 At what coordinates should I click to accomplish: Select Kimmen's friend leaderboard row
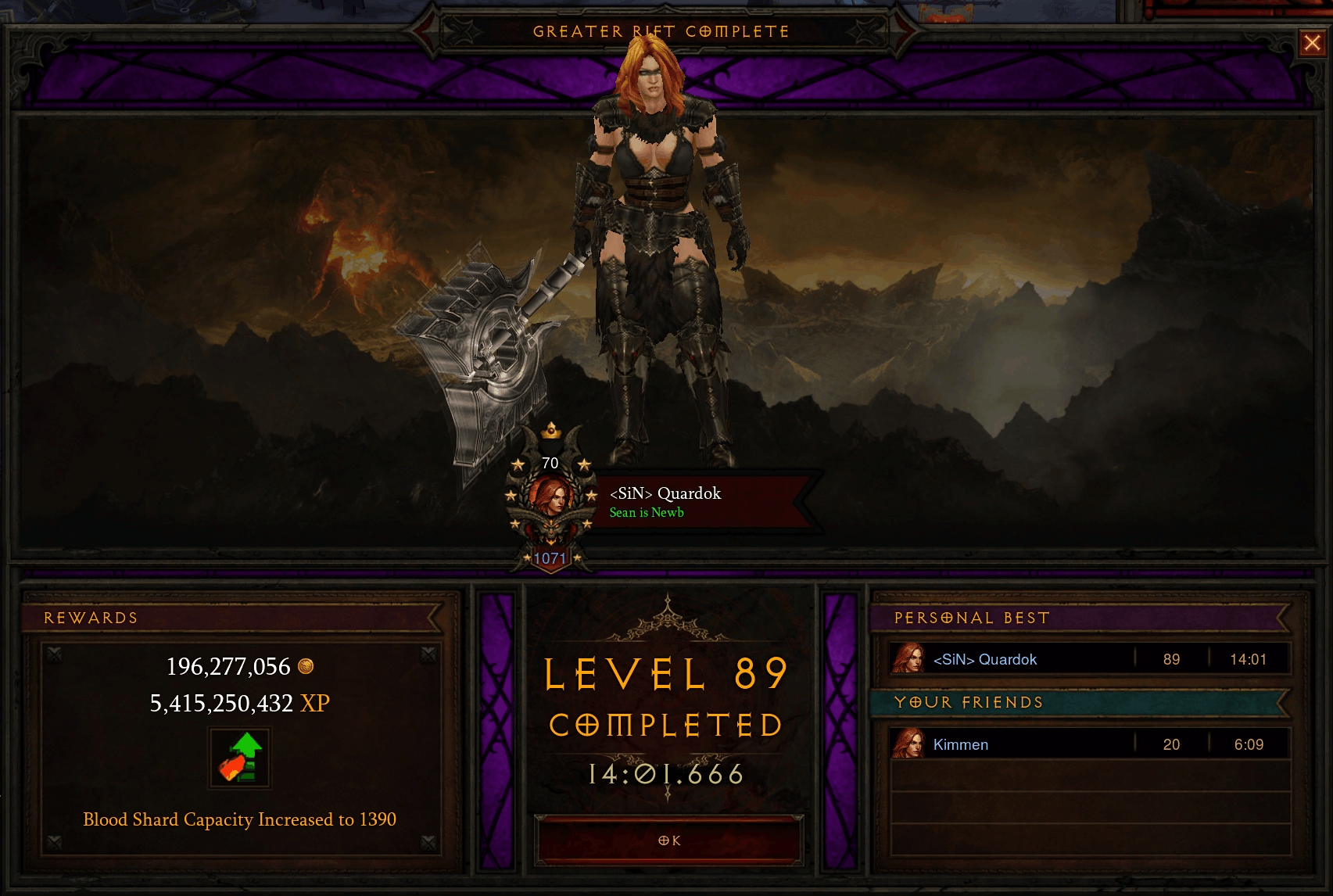[1090, 744]
